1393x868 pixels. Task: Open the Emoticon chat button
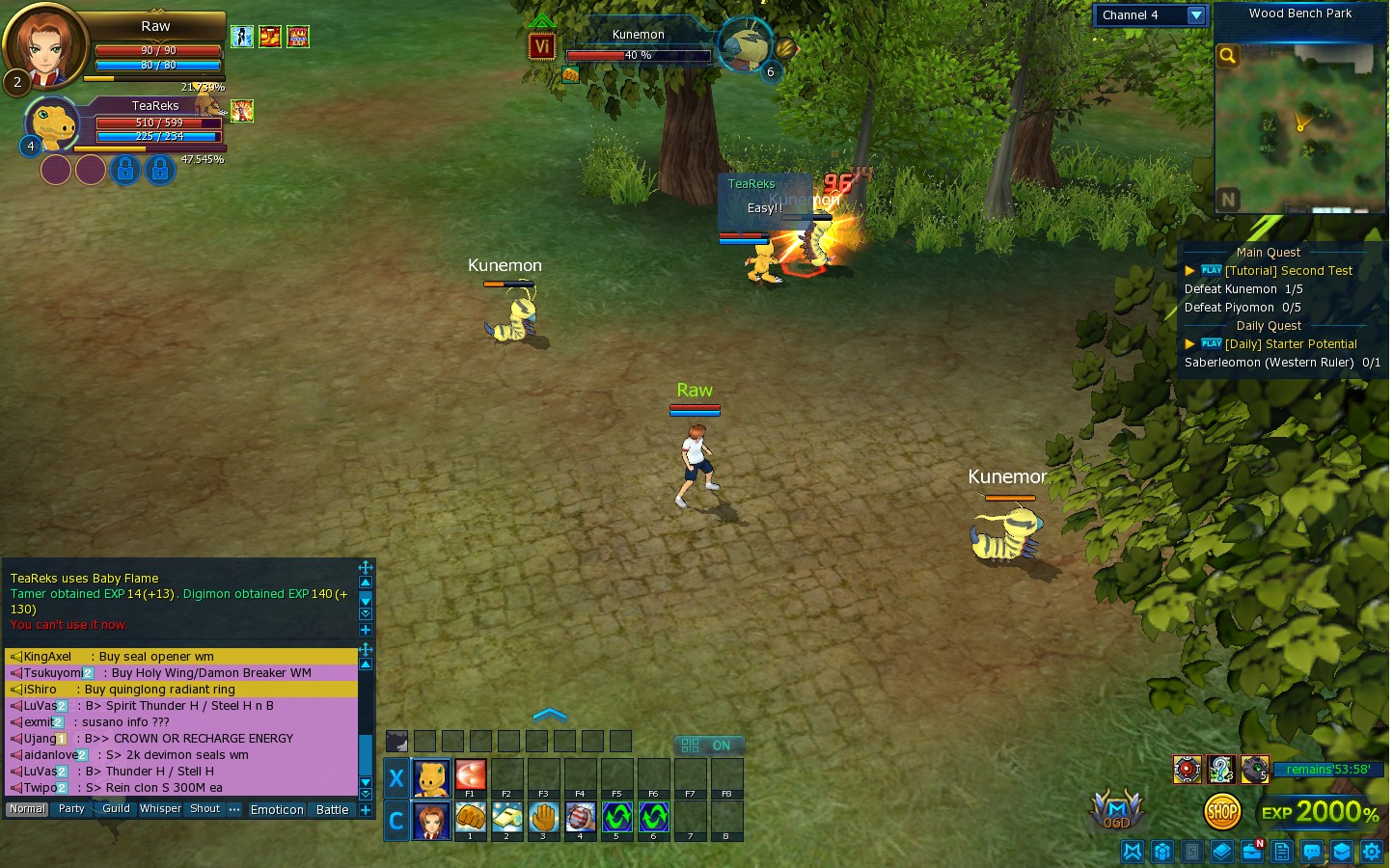(x=277, y=810)
